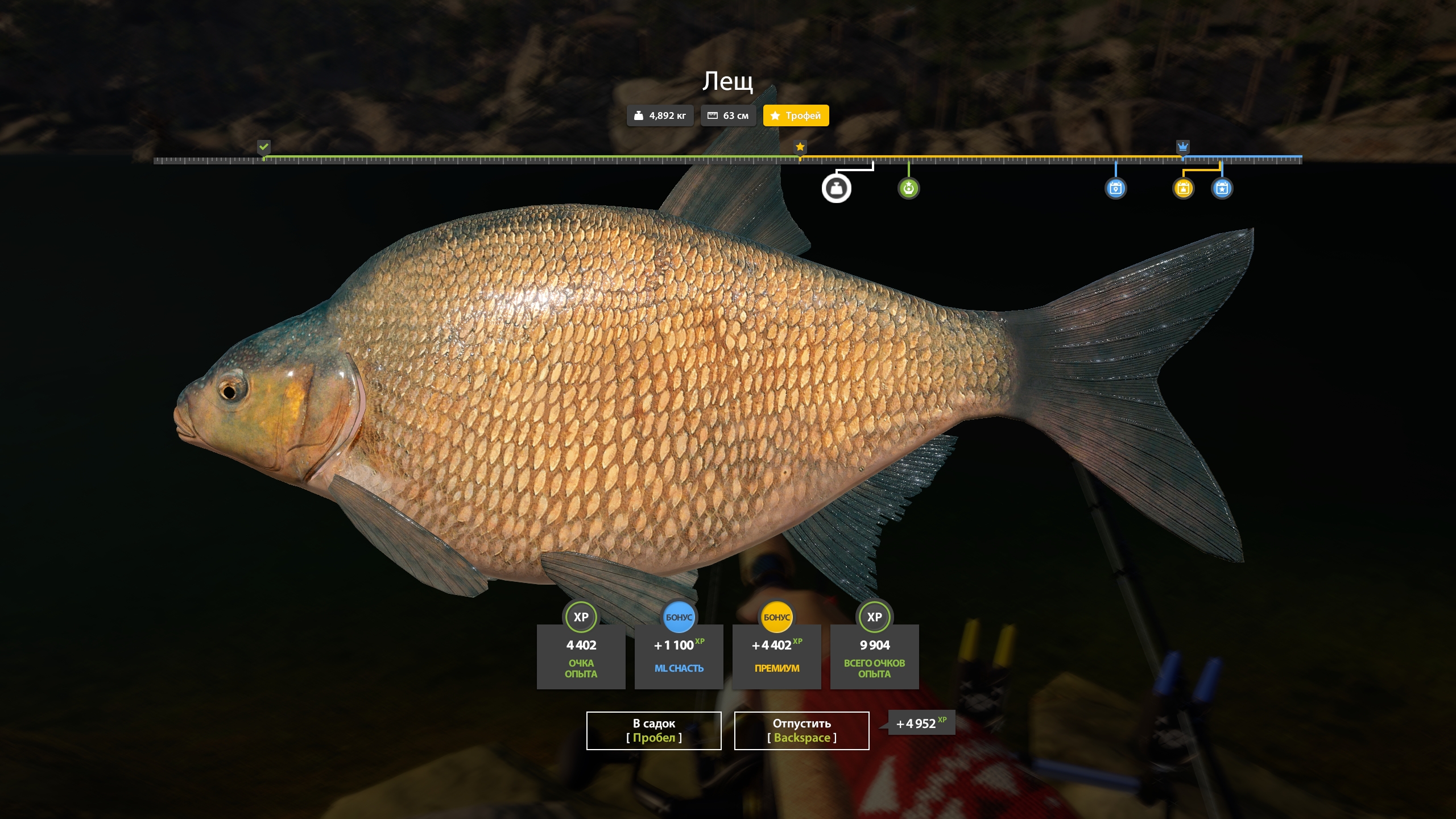1456x819 pixels.
Task: Click the yellow star trophy threshold marker
Action: pos(800,147)
